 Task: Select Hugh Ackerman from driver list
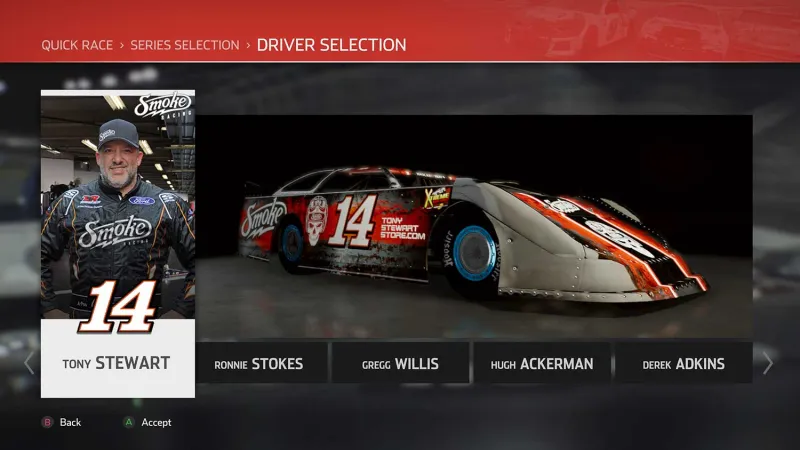pyautogui.click(x=542, y=364)
